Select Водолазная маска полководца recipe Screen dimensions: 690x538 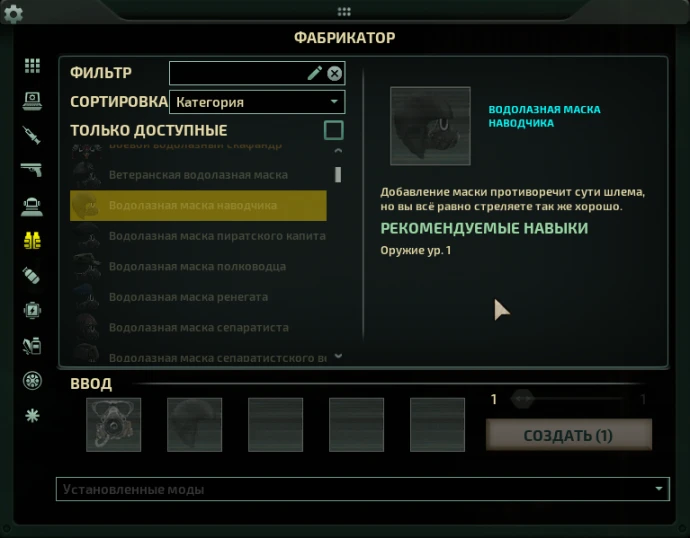(x=198, y=267)
